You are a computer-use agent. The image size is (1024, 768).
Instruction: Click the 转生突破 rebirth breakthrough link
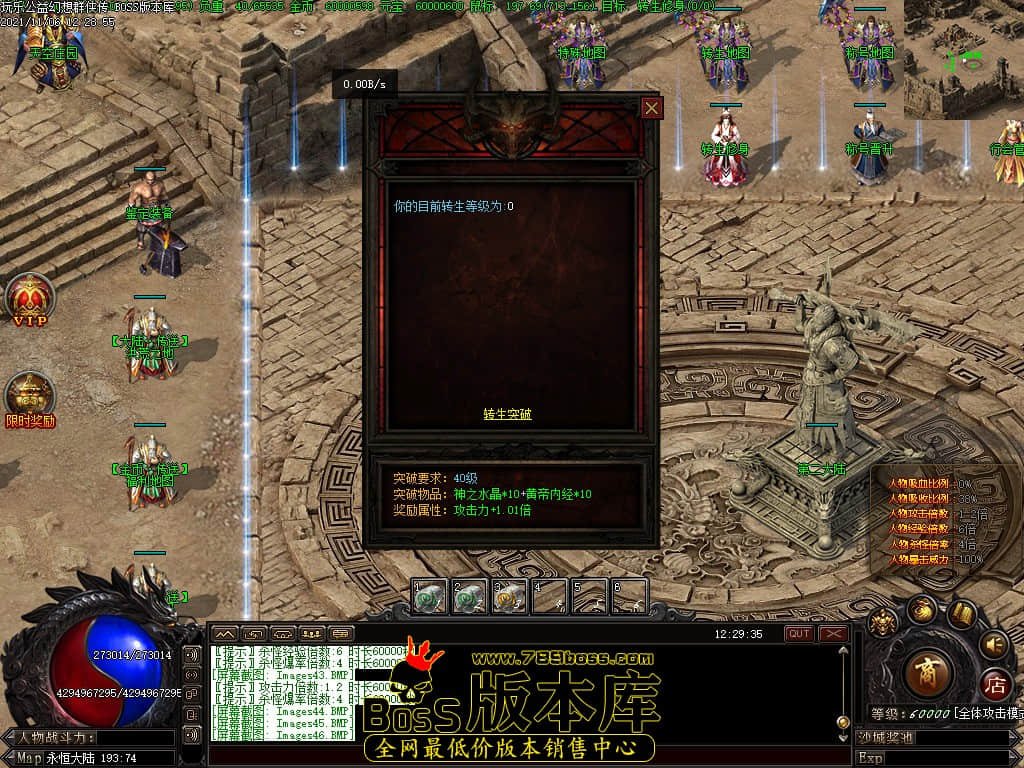click(x=507, y=414)
